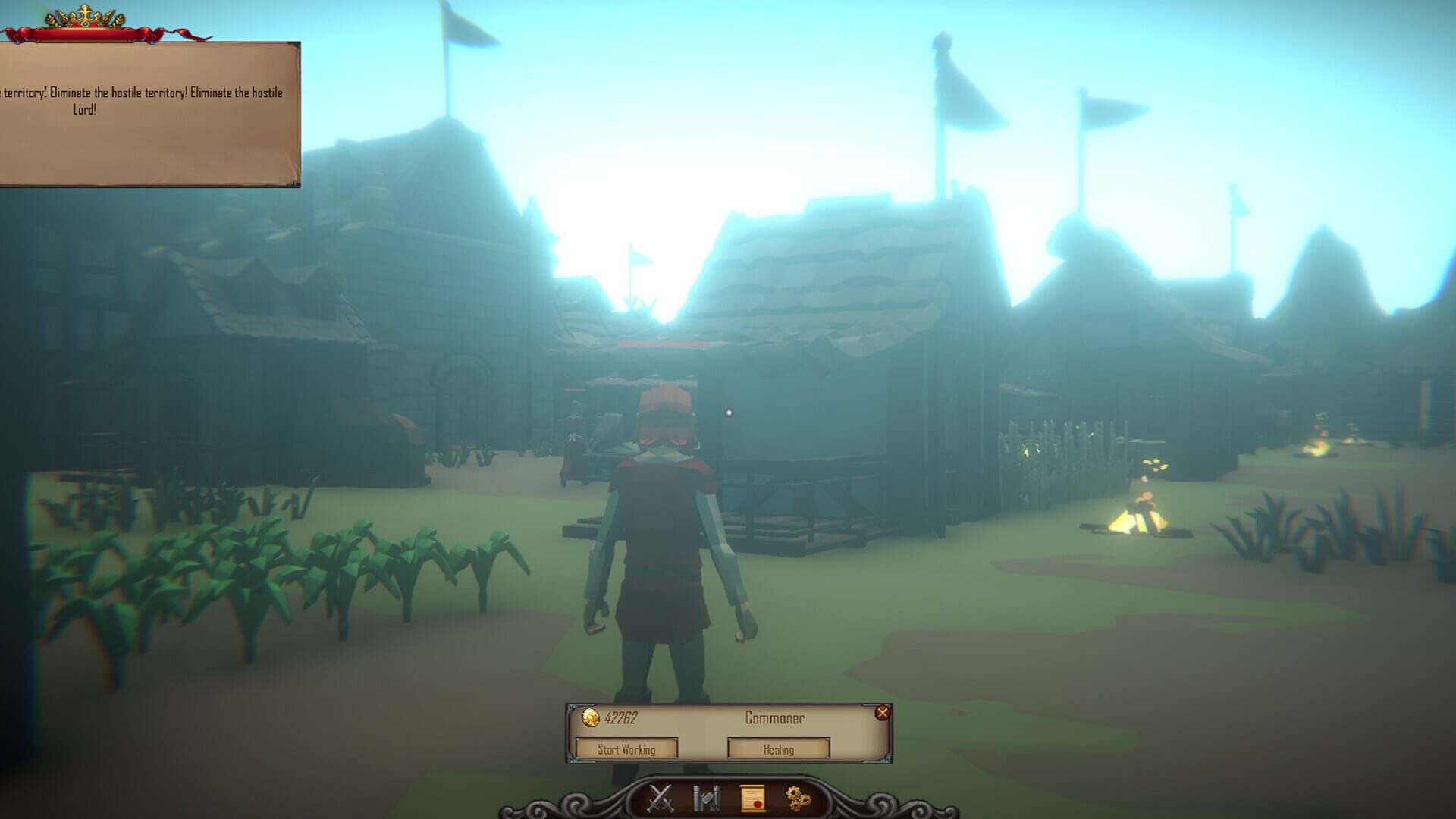Click the gold coin icon beside 42262
Image resolution: width=1456 pixels, height=819 pixels.
[591, 718]
